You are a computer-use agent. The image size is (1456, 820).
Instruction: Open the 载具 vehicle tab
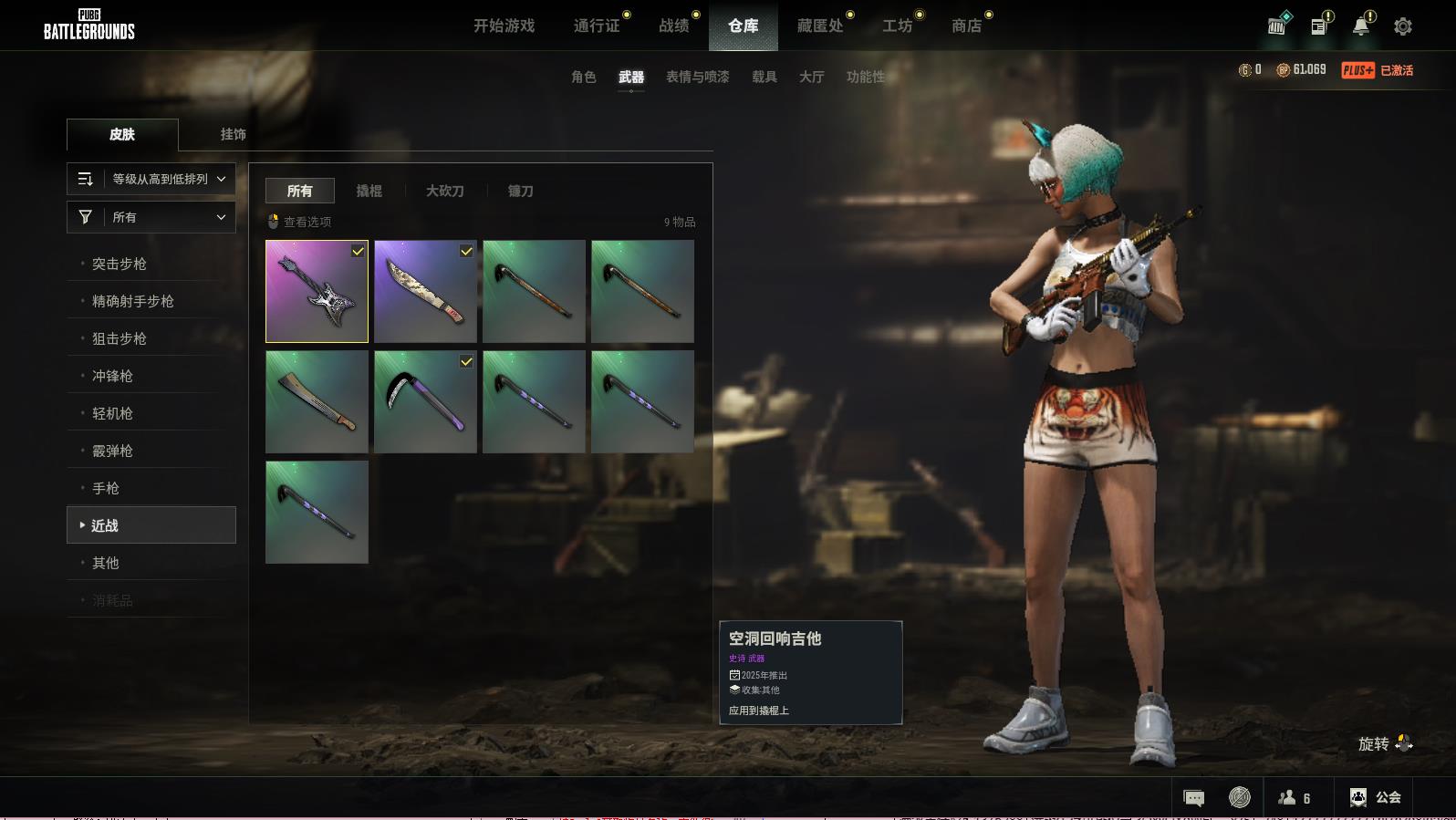click(764, 77)
